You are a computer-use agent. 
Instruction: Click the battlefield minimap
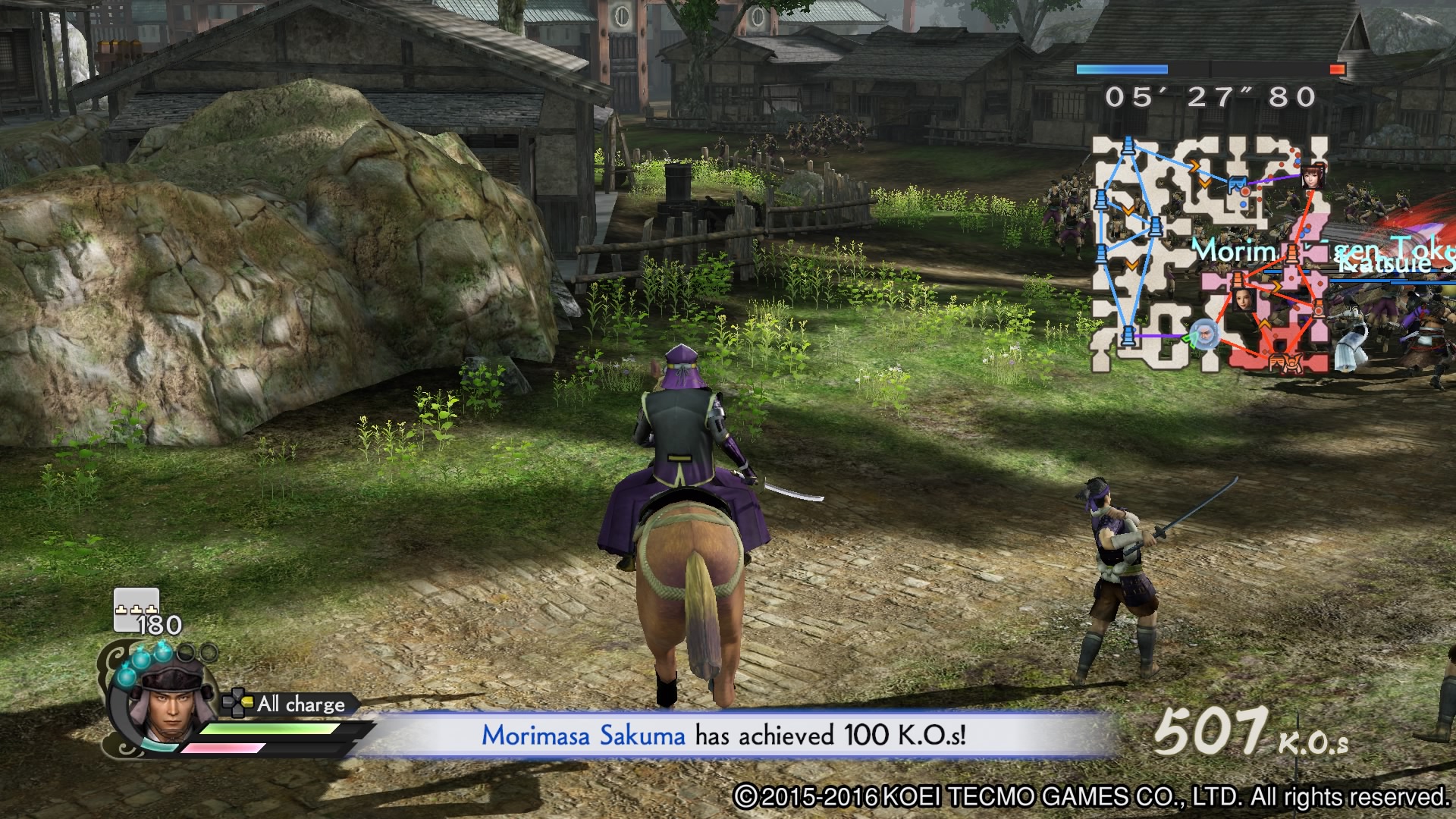point(1210,255)
